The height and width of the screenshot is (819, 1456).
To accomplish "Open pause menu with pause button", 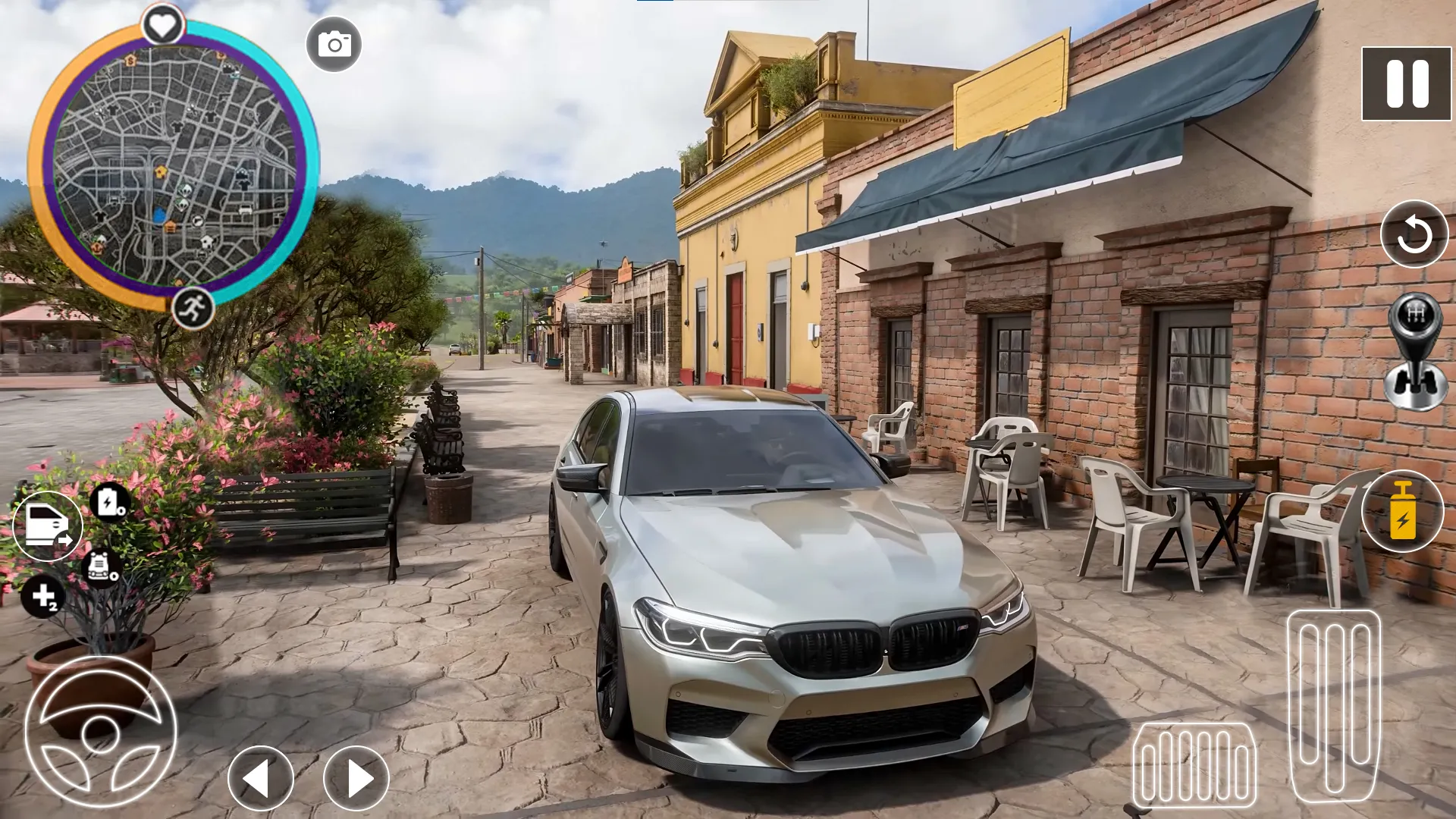I will pos(1407,82).
